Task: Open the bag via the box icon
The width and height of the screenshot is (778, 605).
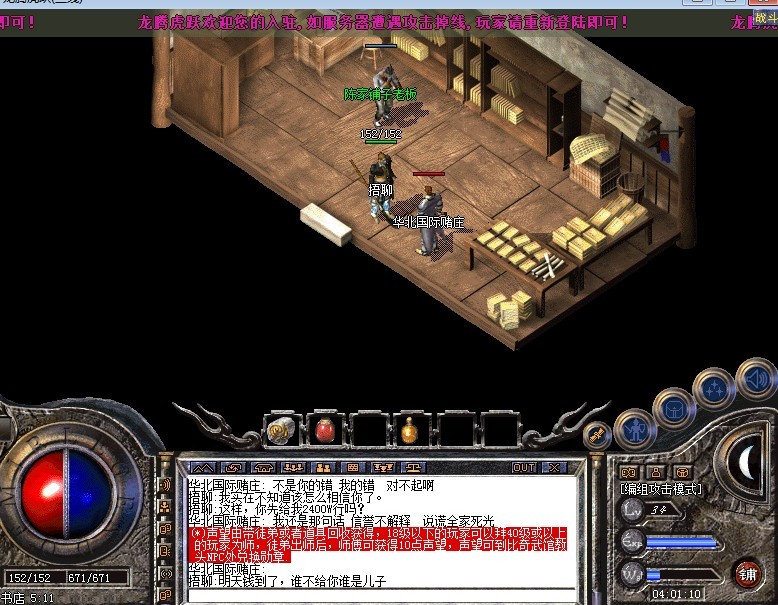Action: (673, 408)
